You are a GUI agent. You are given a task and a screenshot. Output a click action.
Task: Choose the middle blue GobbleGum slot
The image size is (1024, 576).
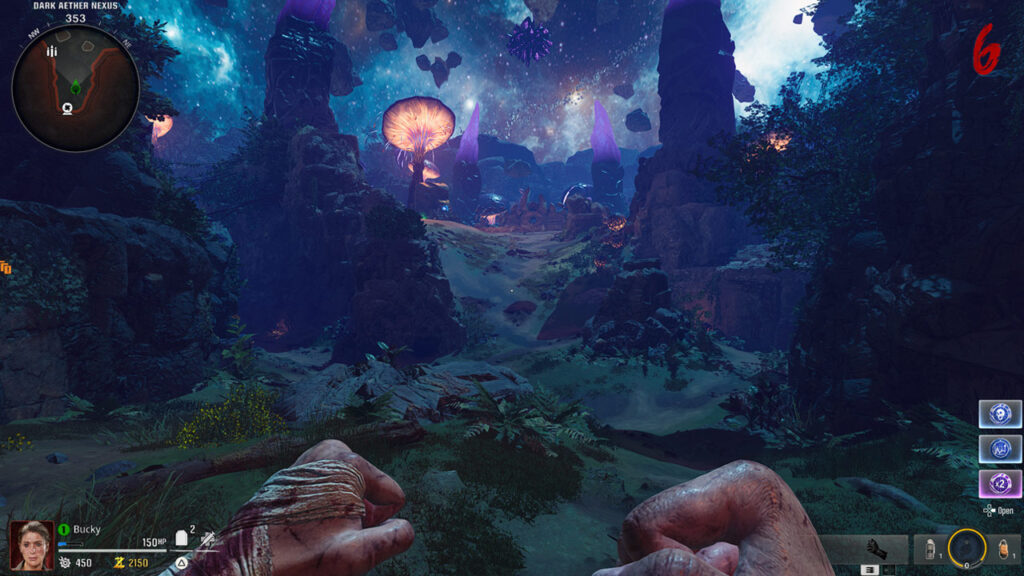point(999,449)
